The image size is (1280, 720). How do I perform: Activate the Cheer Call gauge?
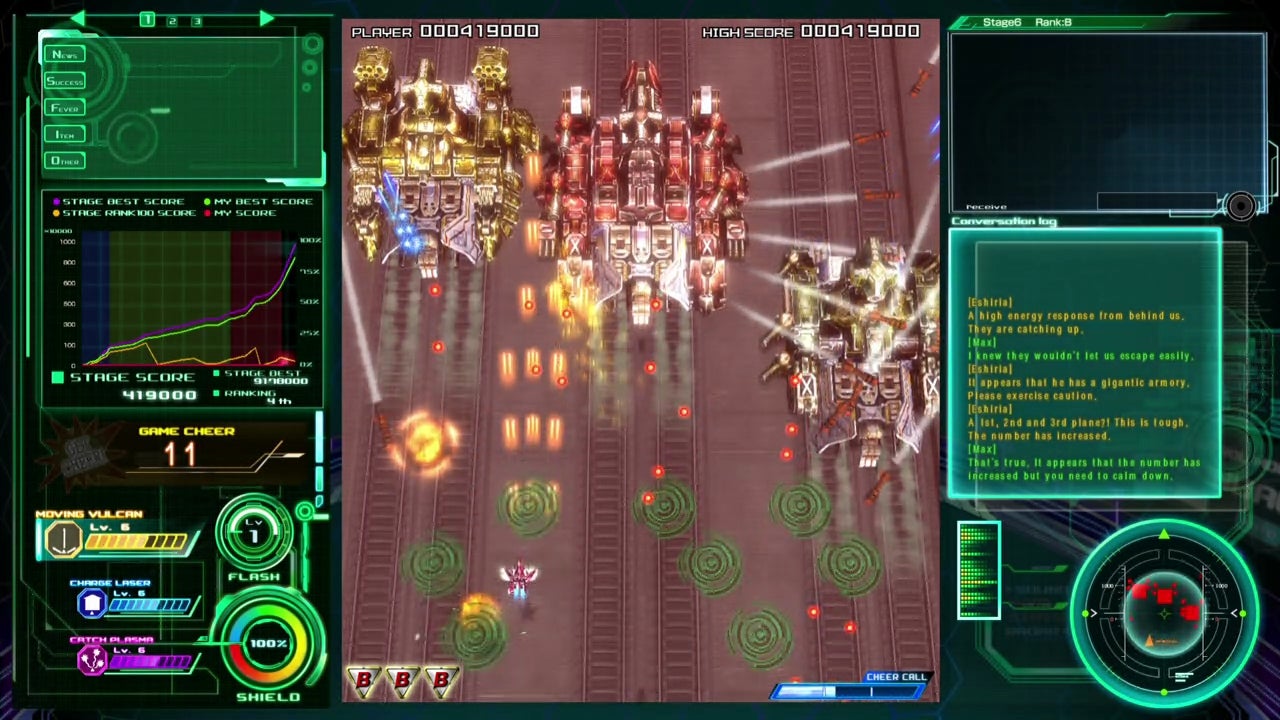[852, 690]
